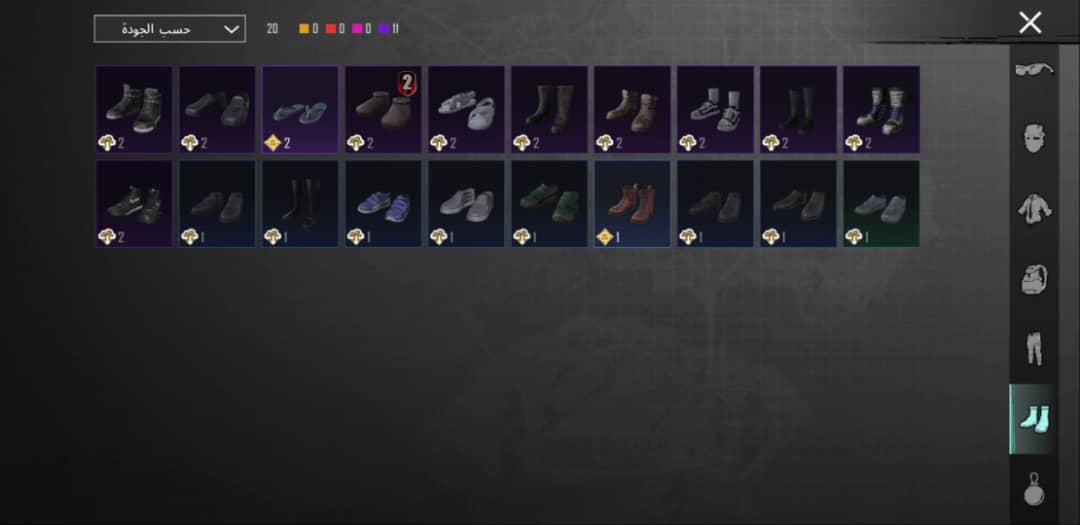Open the jacket clothing category tab
Screen dimensions: 1080x525
pos(1033,209)
